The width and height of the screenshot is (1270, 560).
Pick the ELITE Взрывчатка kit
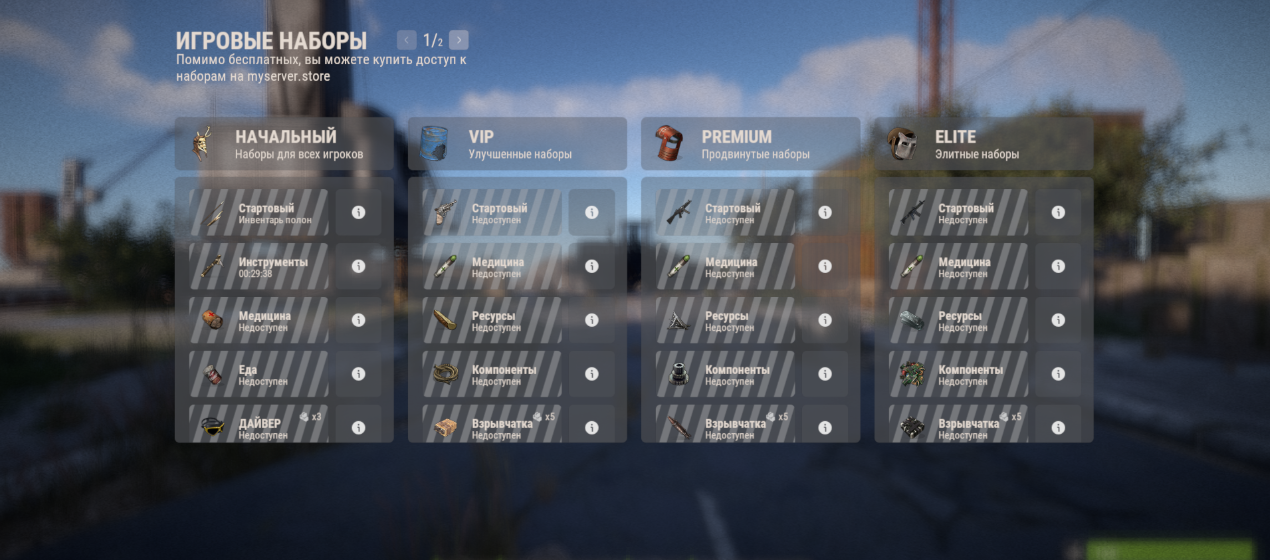tap(957, 425)
